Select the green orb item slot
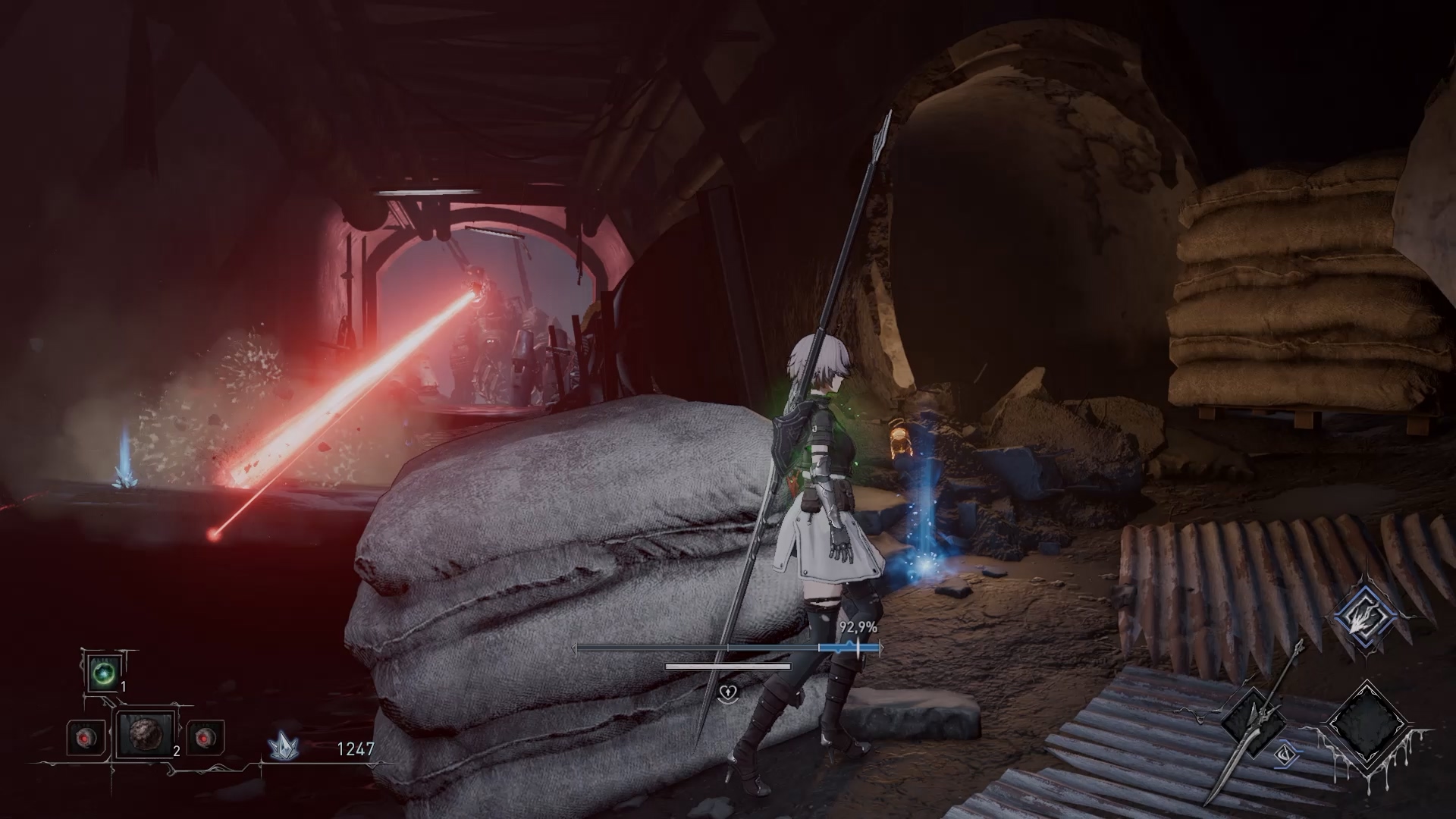 click(x=103, y=673)
